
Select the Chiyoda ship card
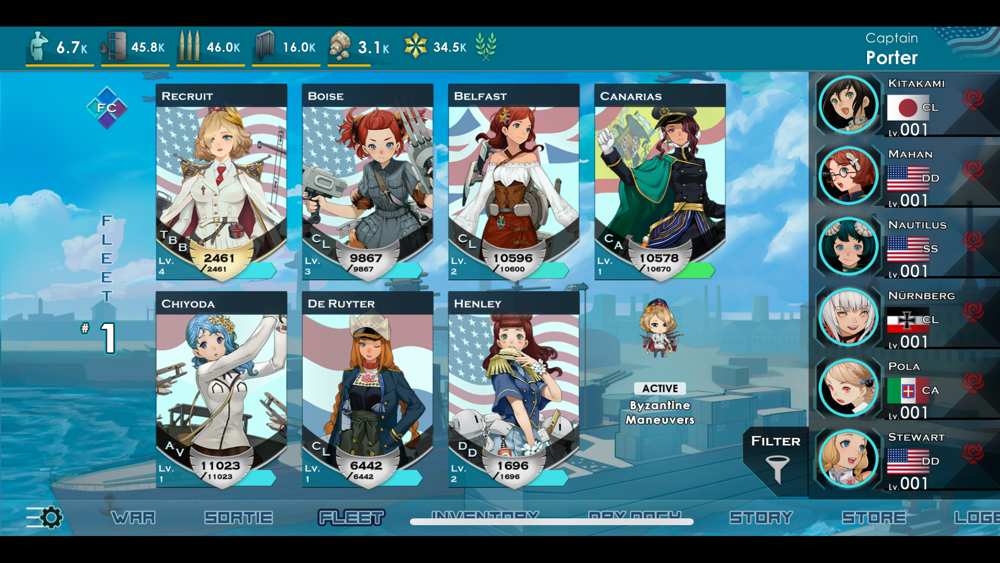coord(221,389)
